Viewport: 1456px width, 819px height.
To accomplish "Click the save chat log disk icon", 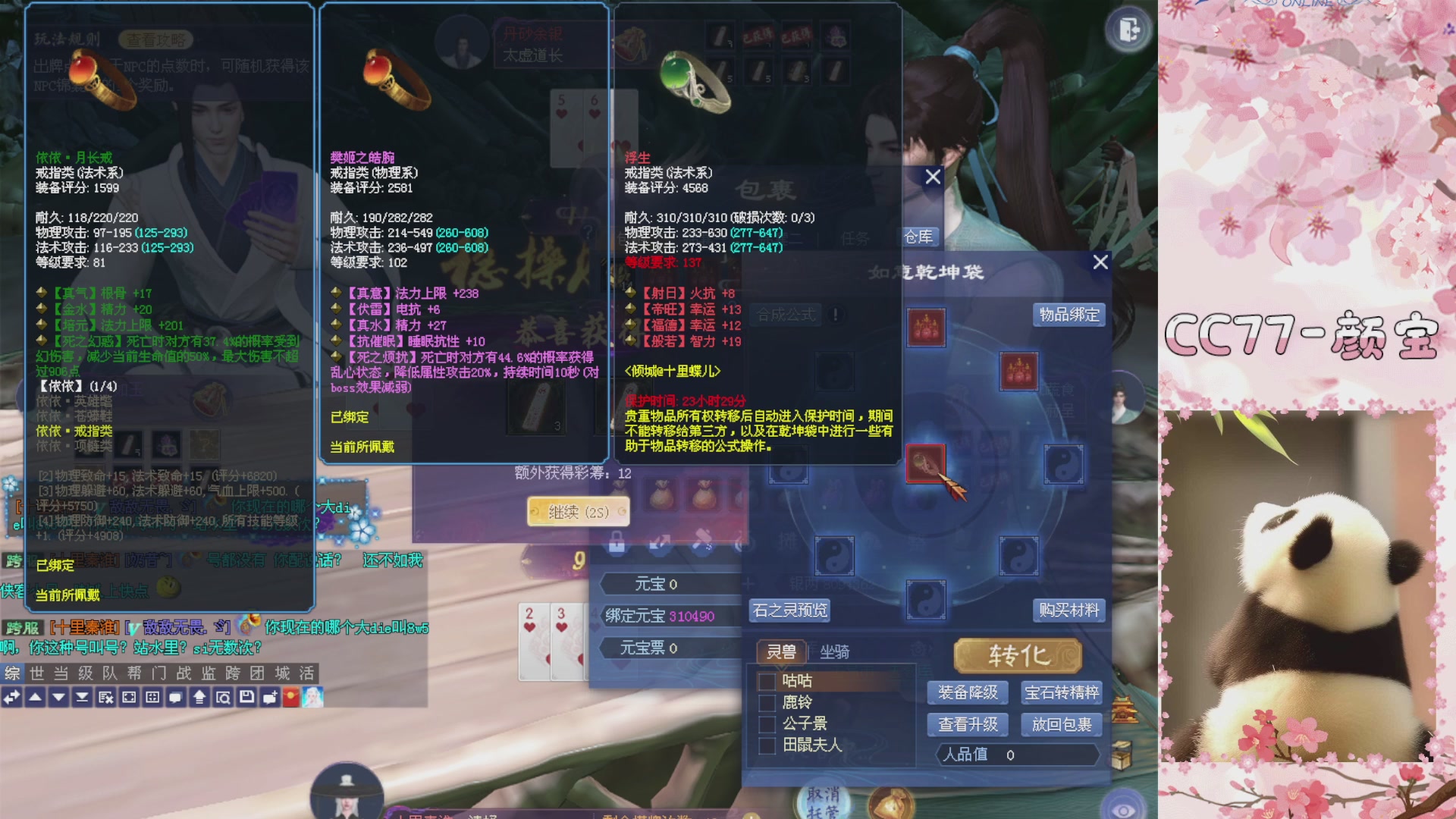I will point(248,697).
